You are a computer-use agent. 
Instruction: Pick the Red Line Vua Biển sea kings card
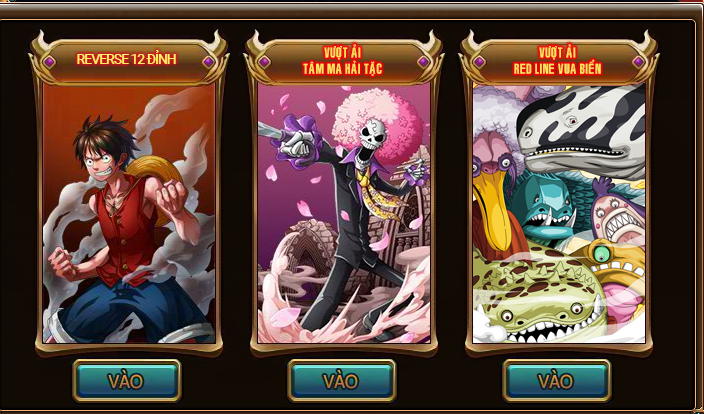point(558,212)
